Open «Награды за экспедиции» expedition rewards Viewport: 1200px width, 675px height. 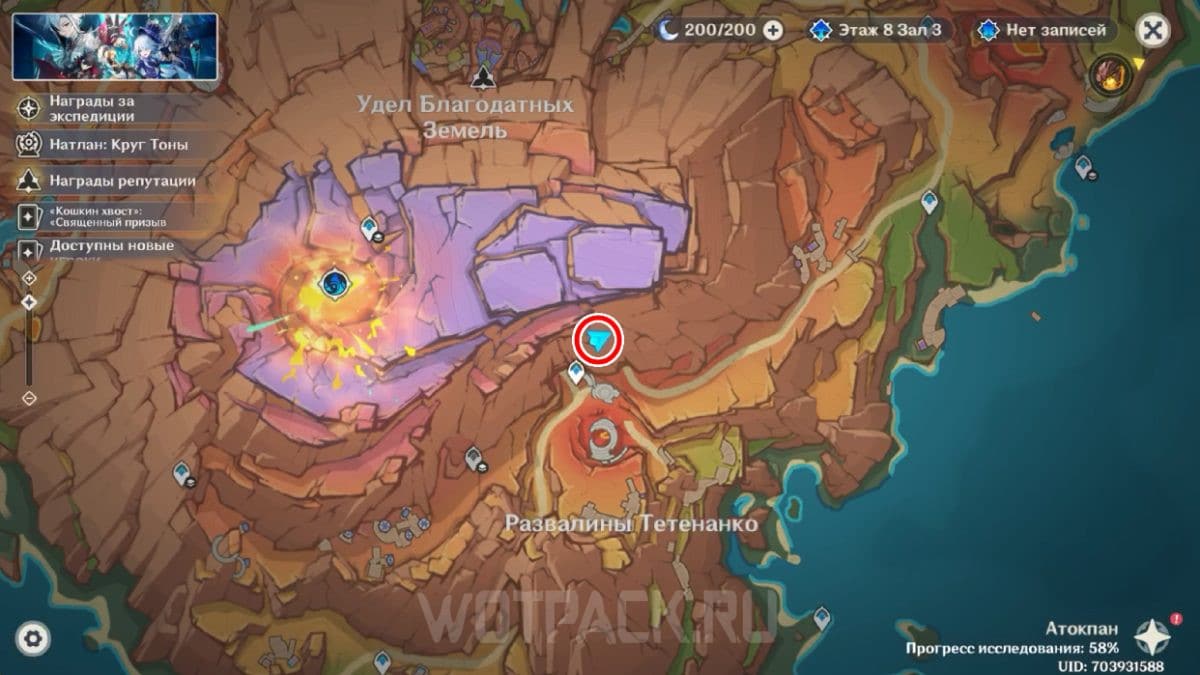click(90, 108)
